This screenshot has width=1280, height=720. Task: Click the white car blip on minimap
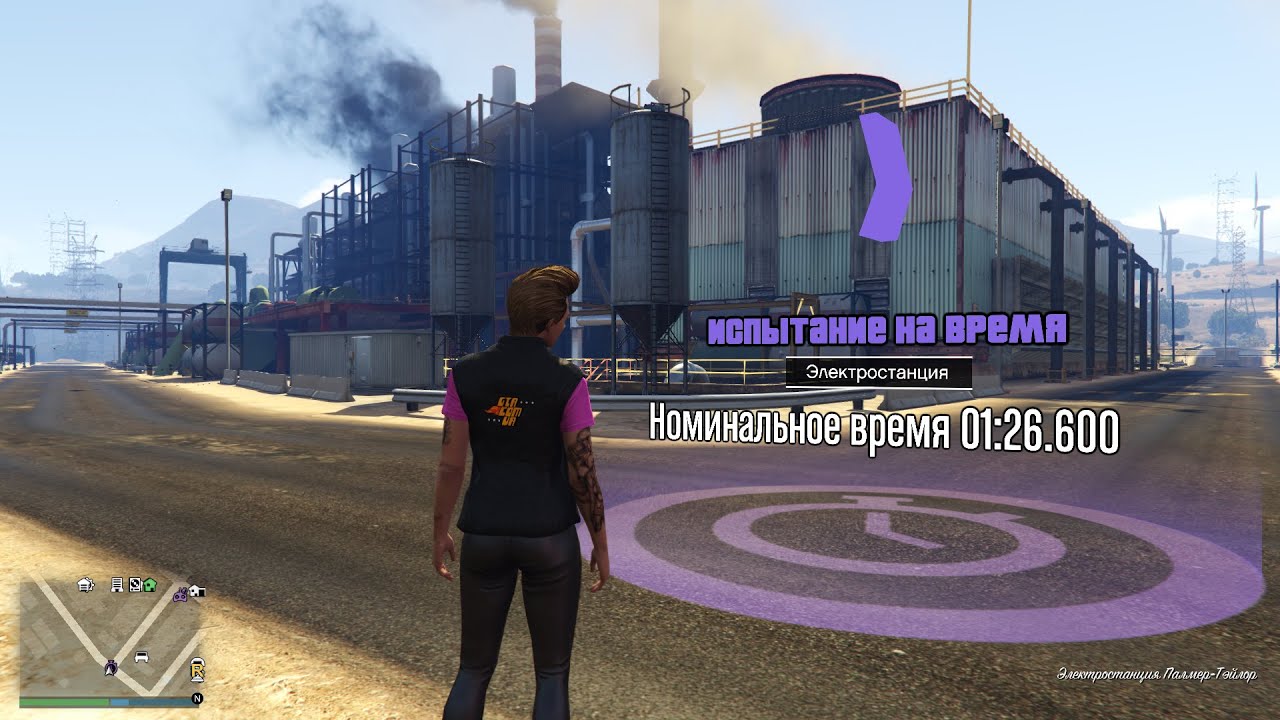pyautogui.click(x=141, y=657)
